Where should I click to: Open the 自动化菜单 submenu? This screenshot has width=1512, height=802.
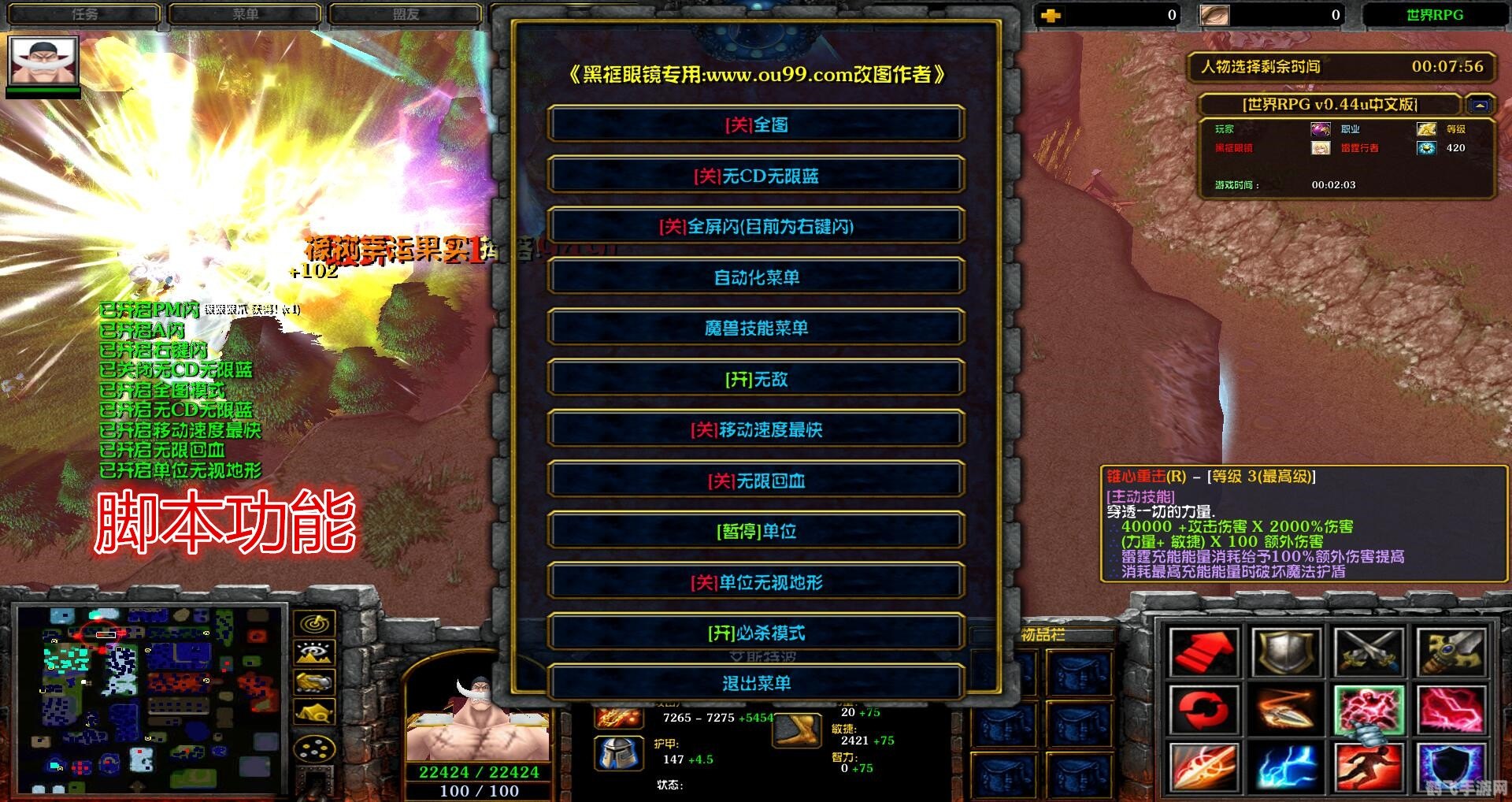(x=758, y=277)
